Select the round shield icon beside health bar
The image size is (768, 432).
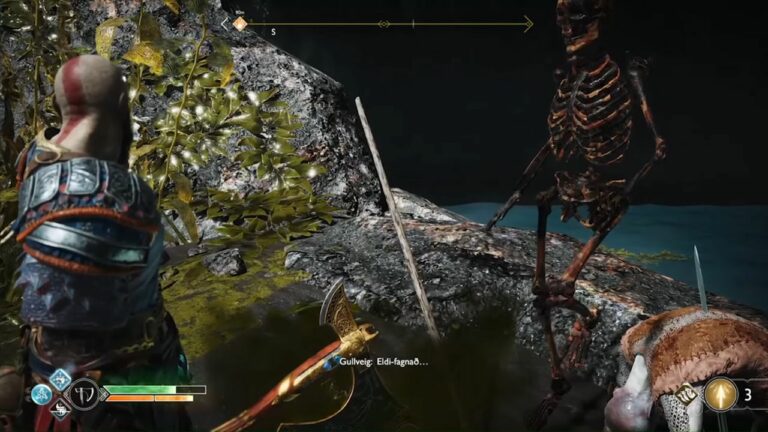click(x=84, y=394)
